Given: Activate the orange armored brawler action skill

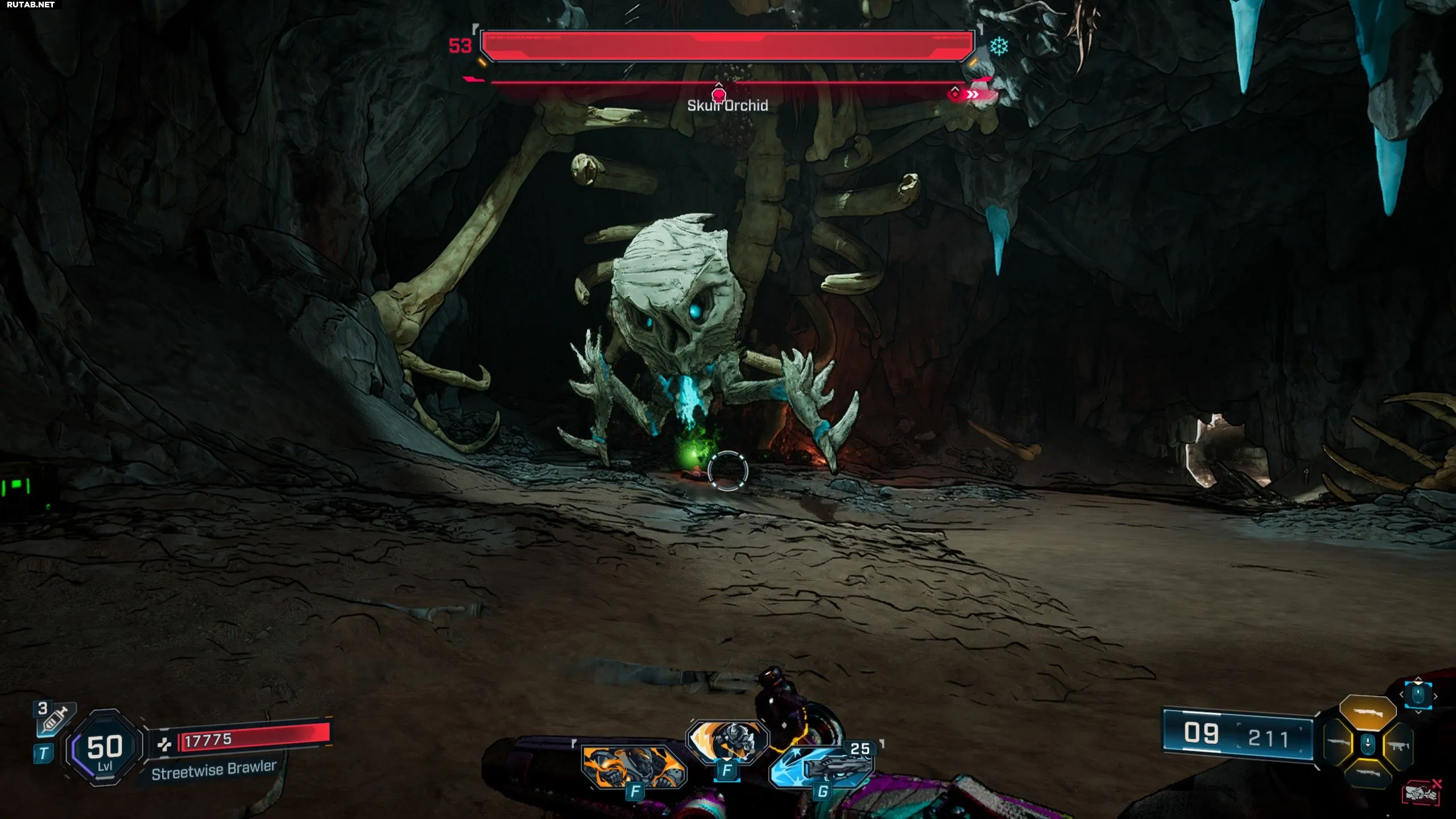Looking at the screenshot, I should tap(633, 766).
